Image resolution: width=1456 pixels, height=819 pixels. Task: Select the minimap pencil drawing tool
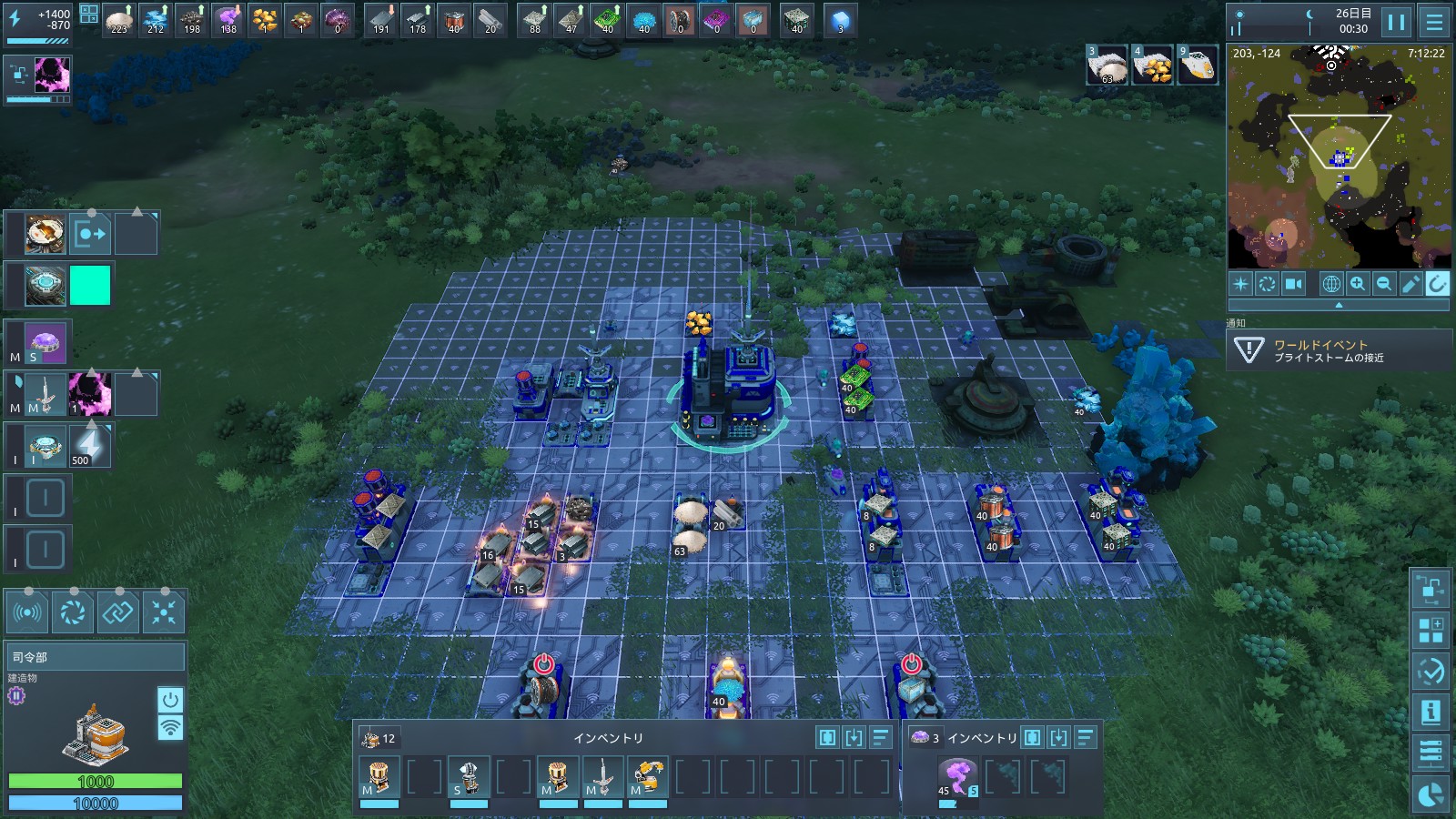tap(1410, 284)
